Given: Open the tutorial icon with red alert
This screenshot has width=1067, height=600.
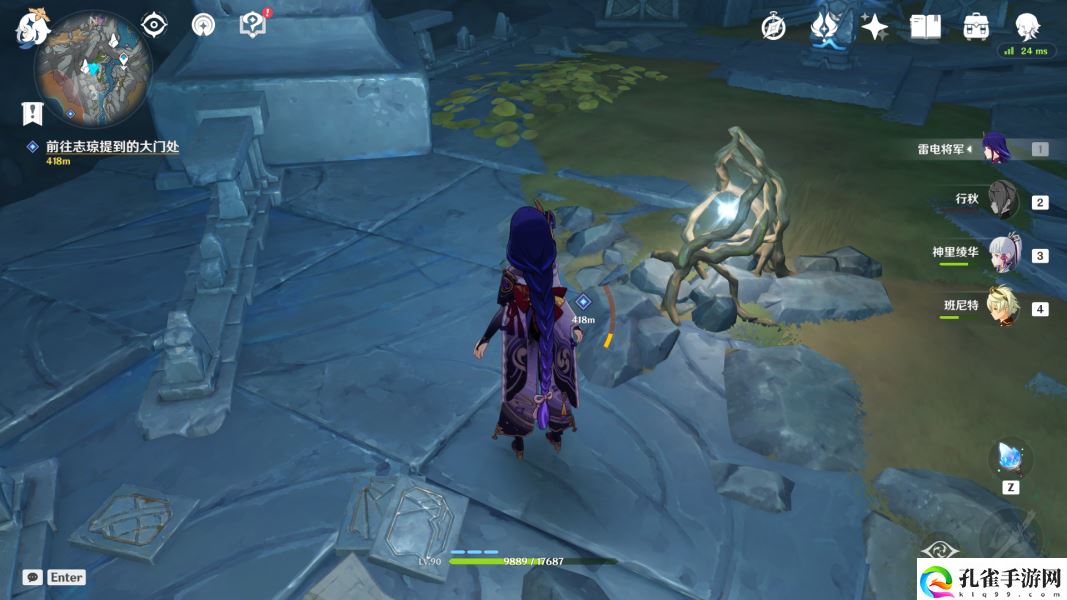Looking at the screenshot, I should click(x=253, y=25).
